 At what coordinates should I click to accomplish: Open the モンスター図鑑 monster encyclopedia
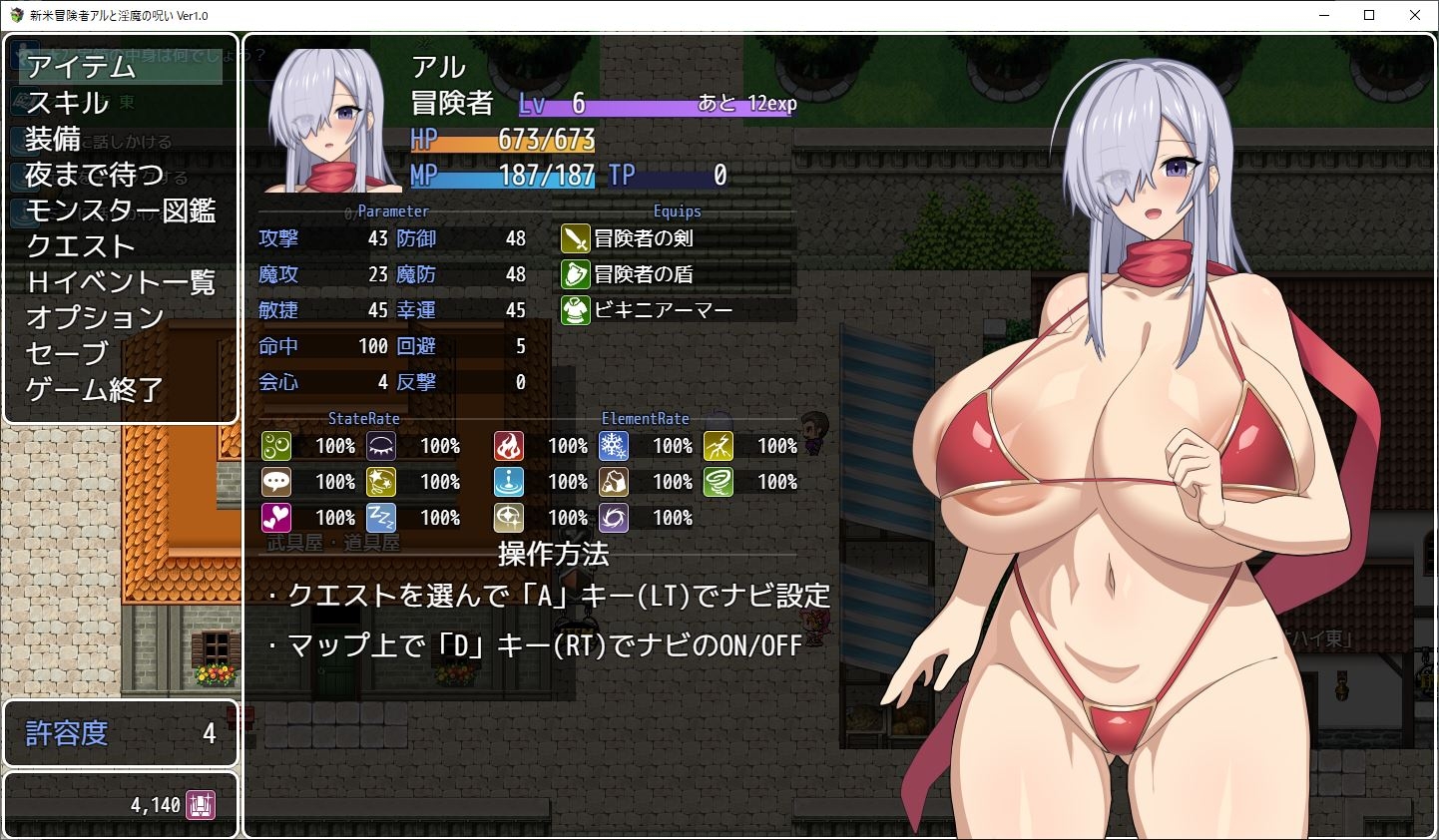coord(121,210)
